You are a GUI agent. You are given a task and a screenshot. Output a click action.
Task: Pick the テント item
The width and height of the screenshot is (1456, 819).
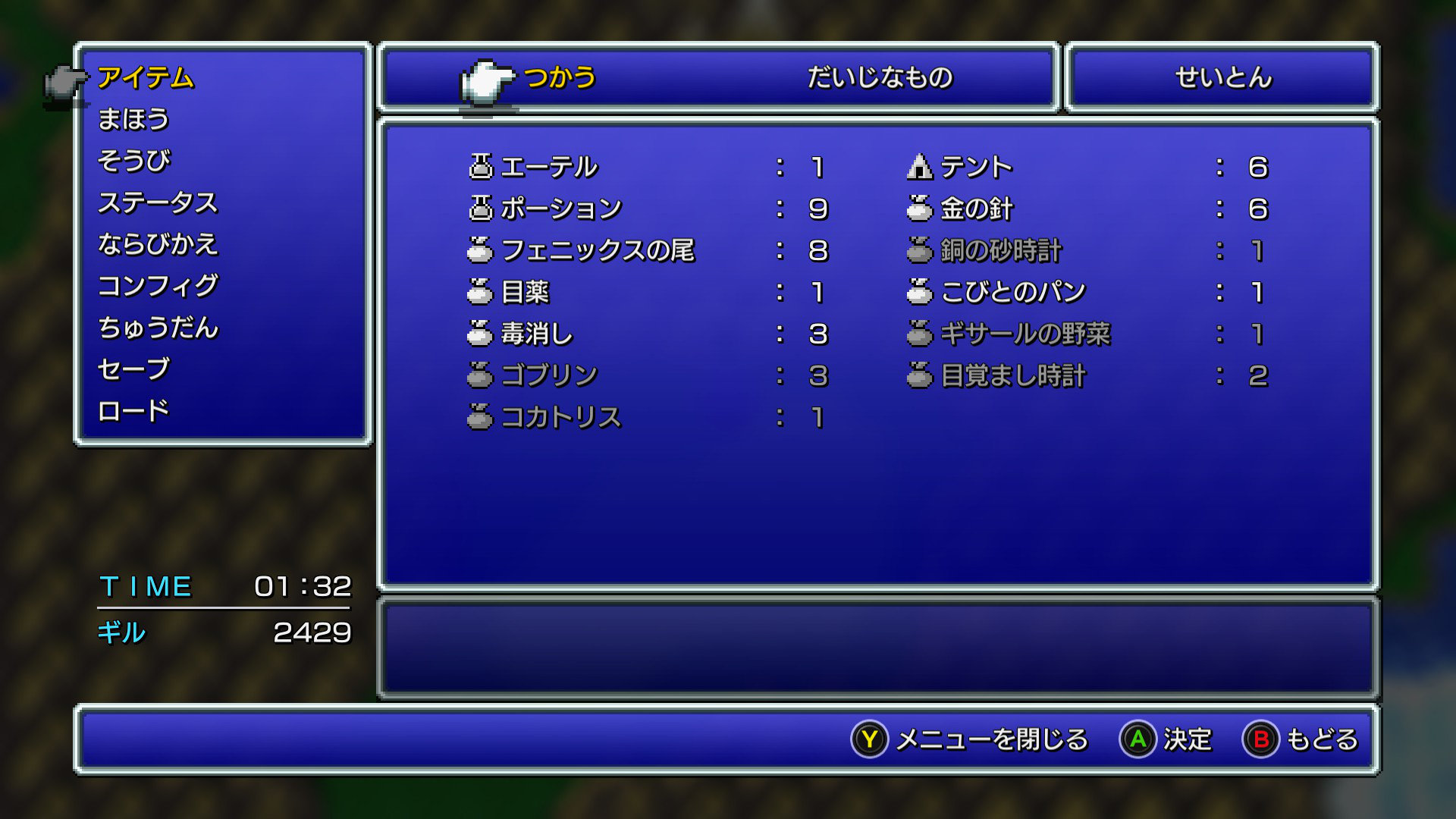(977, 167)
